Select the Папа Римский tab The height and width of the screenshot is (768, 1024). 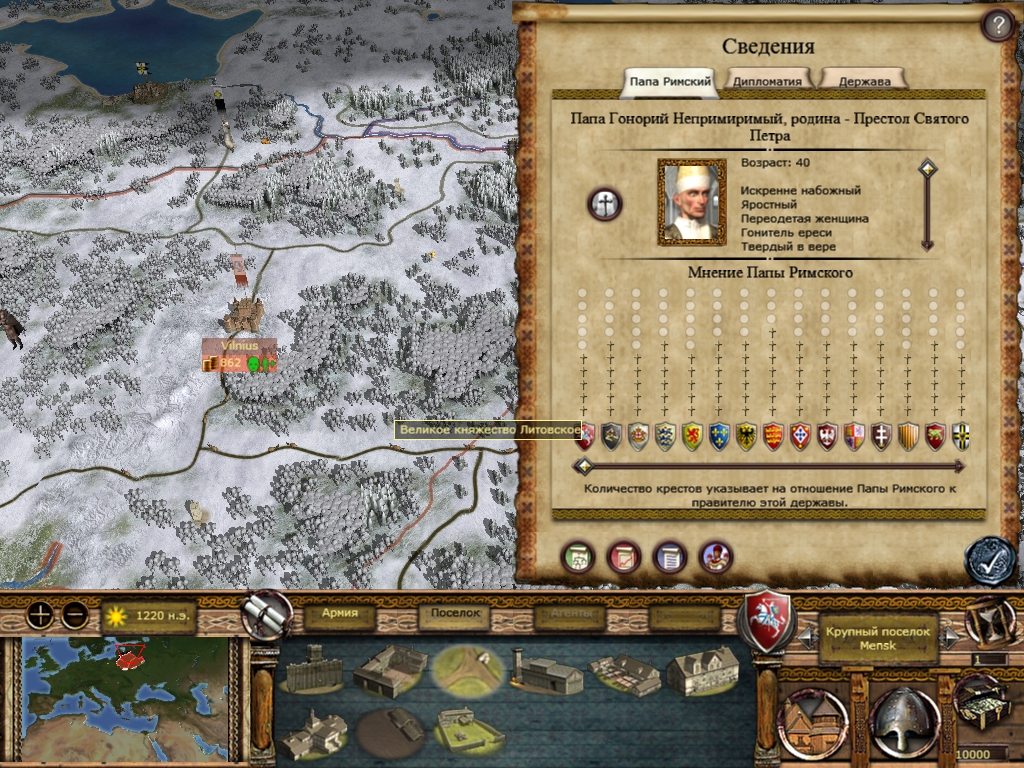coord(670,80)
